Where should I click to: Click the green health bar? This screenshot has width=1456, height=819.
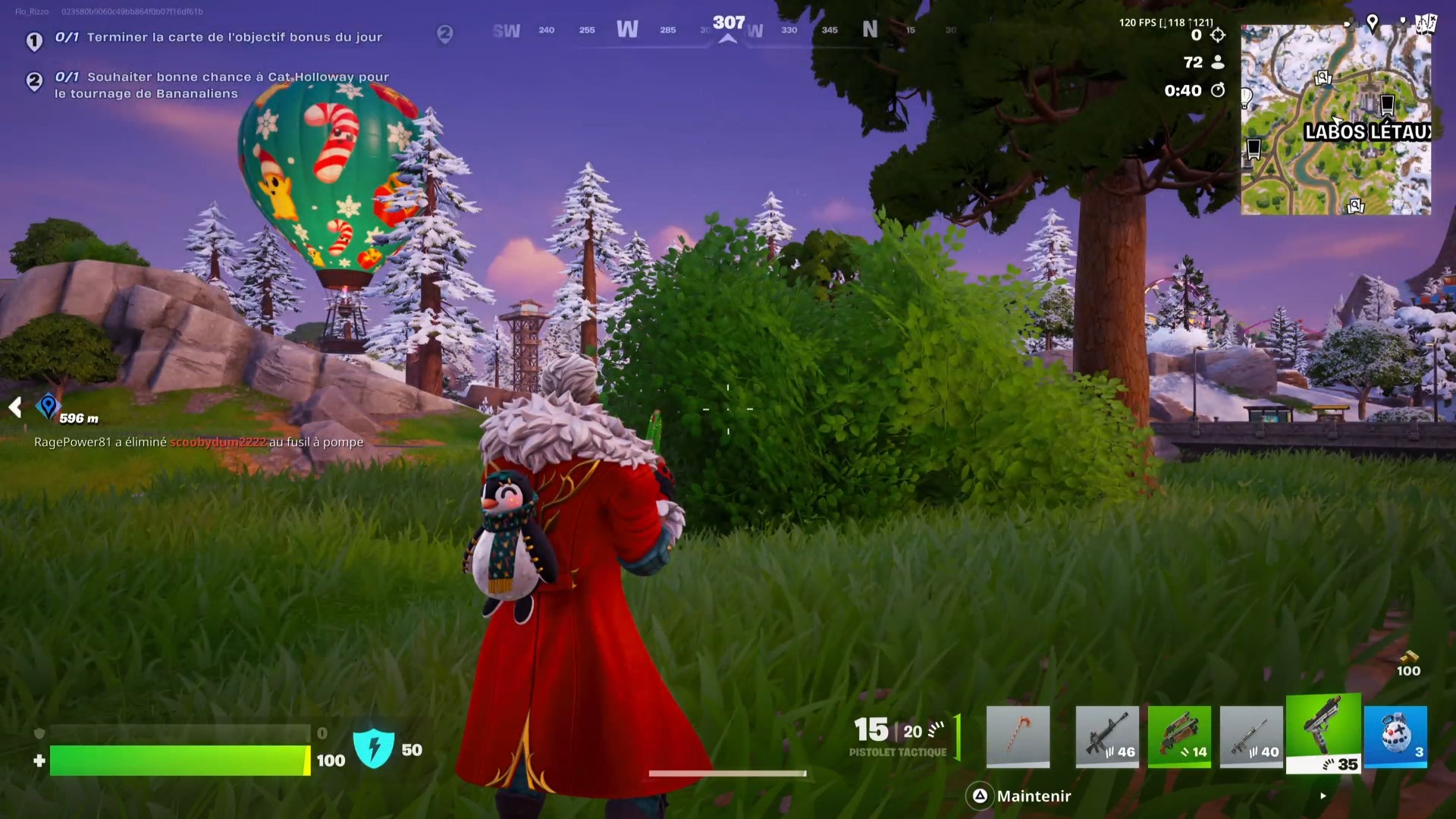[178, 761]
